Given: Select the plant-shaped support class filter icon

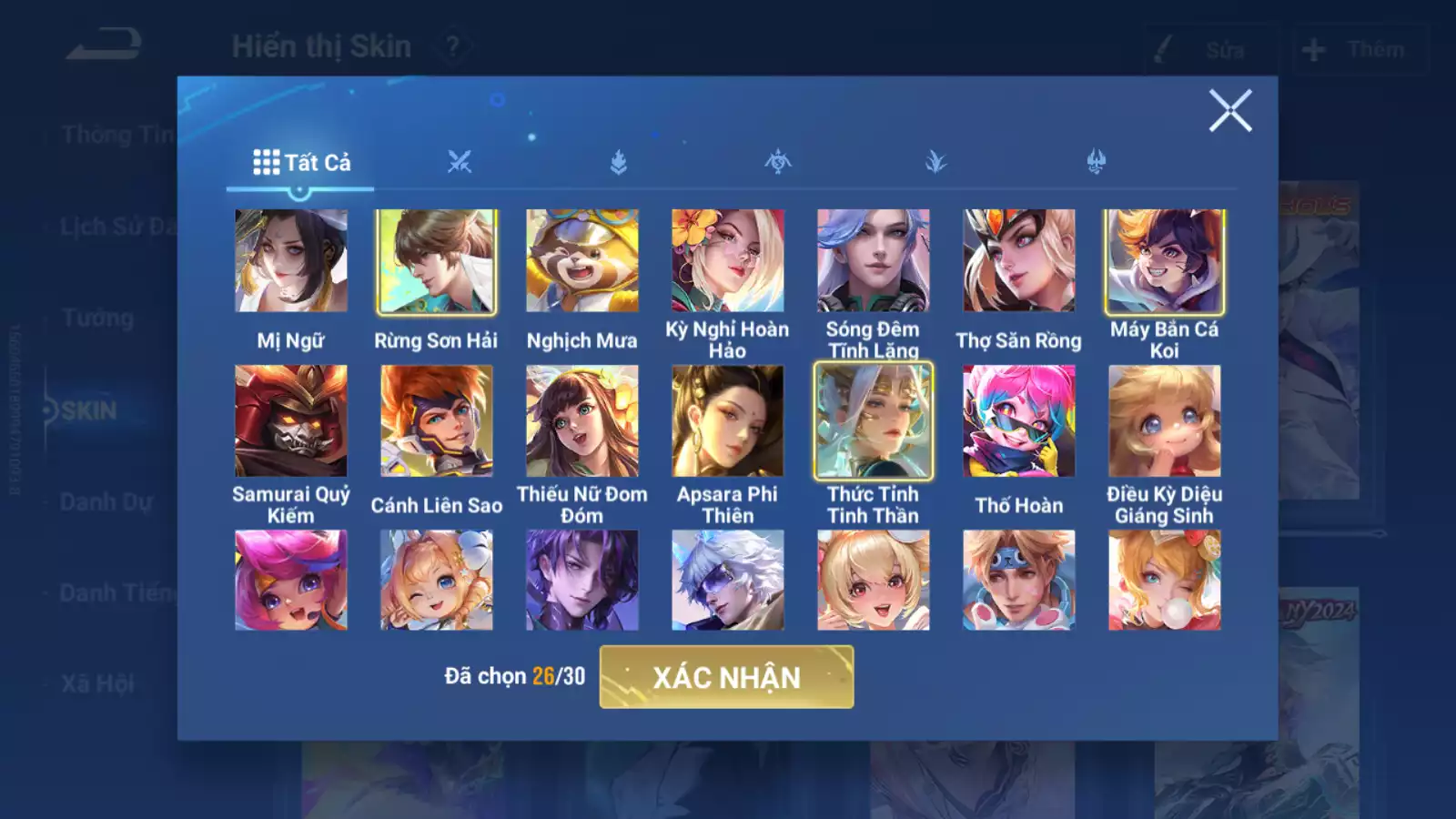Looking at the screenshot, I should [x=937, y=161].
